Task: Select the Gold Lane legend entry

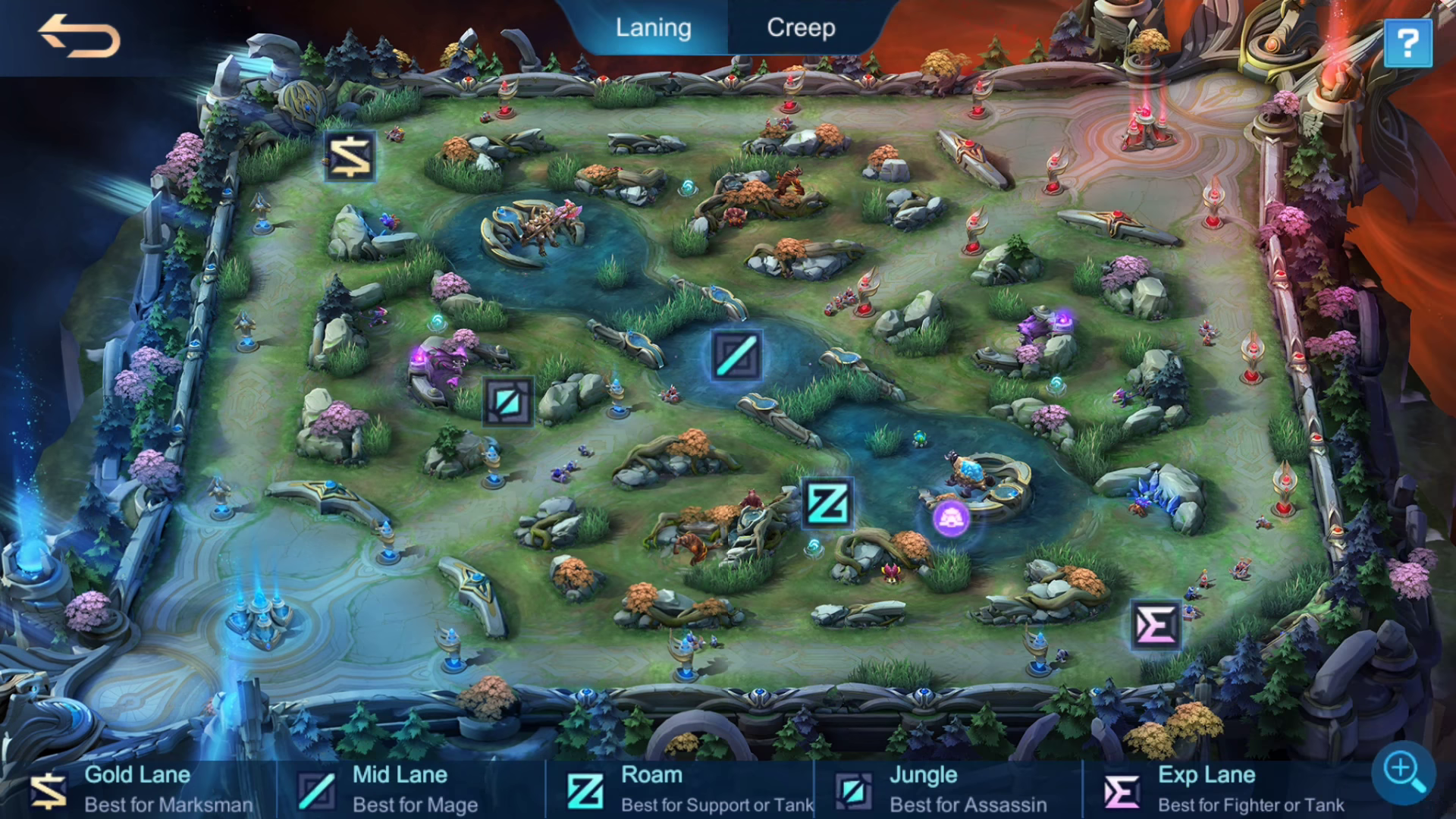Action: (140, 789)
